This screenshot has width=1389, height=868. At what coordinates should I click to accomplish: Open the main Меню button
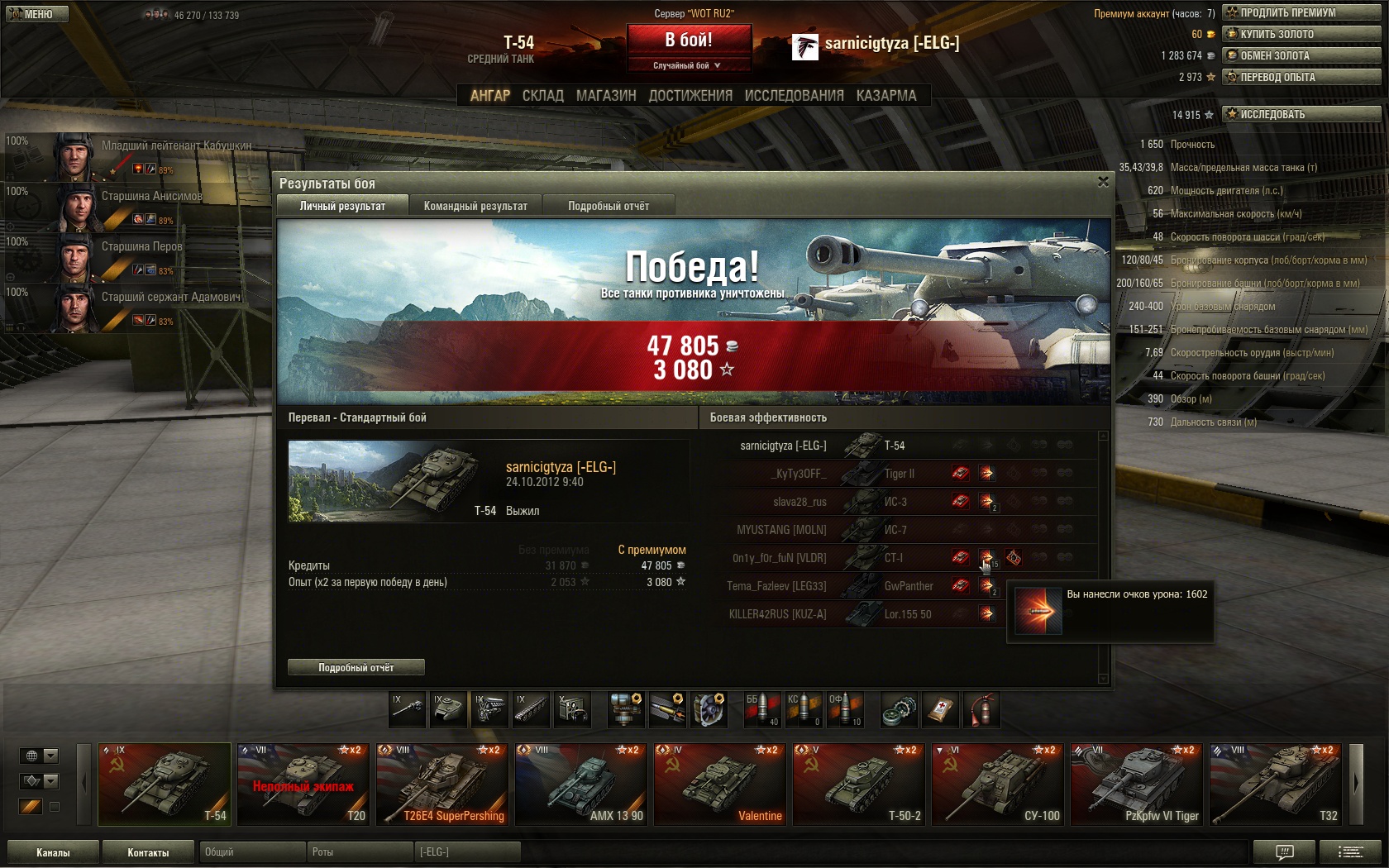click(36, 14)
